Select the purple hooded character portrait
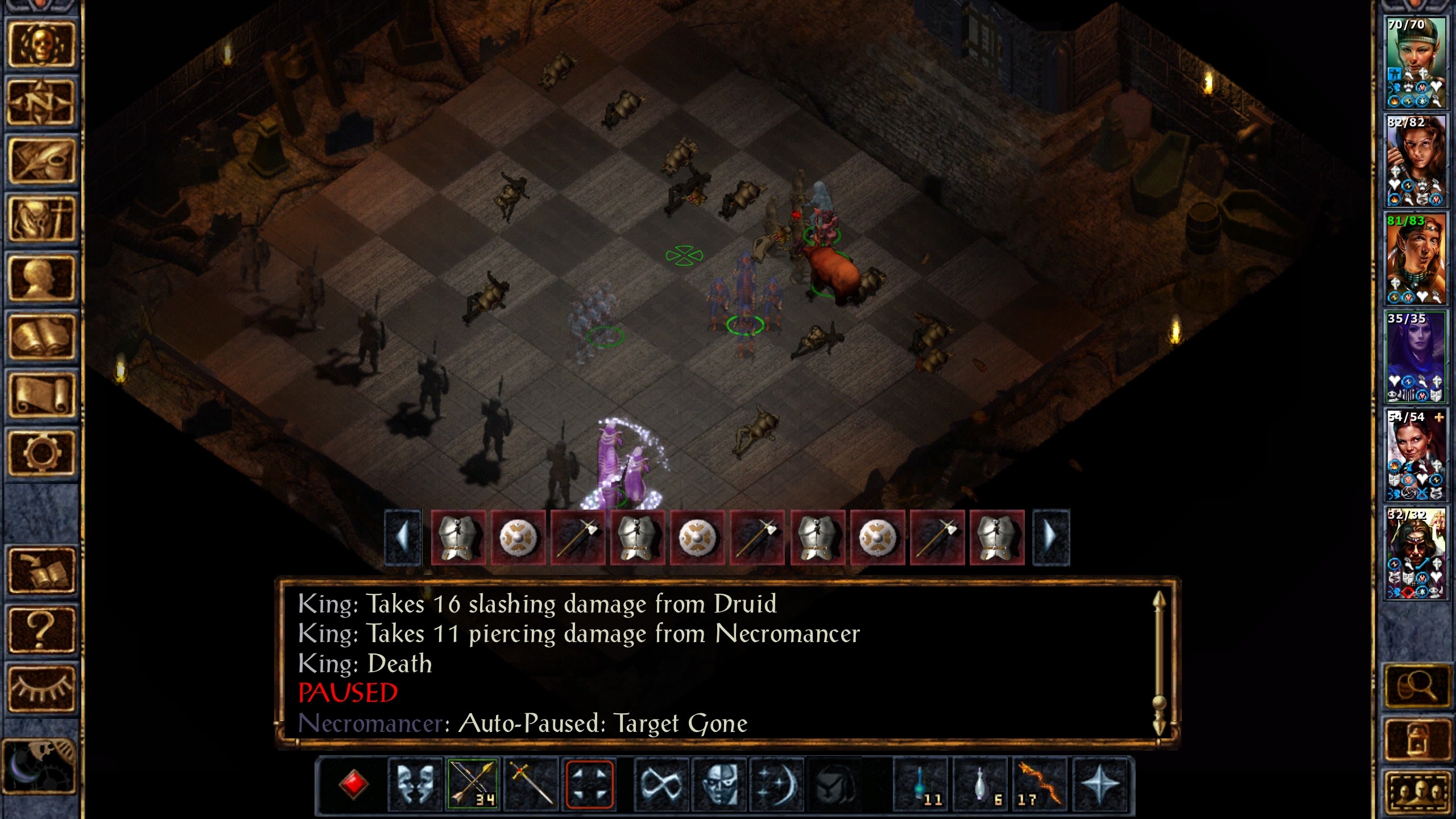This screenshot has width=1456, height=819. 1416,357
